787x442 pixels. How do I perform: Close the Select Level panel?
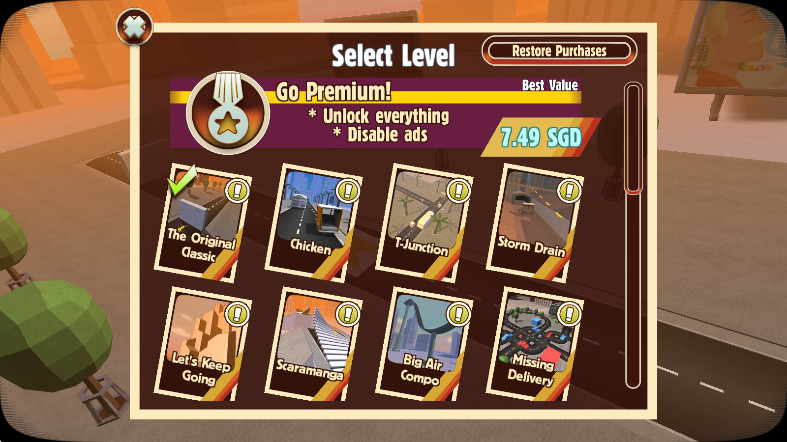(132, 26)
